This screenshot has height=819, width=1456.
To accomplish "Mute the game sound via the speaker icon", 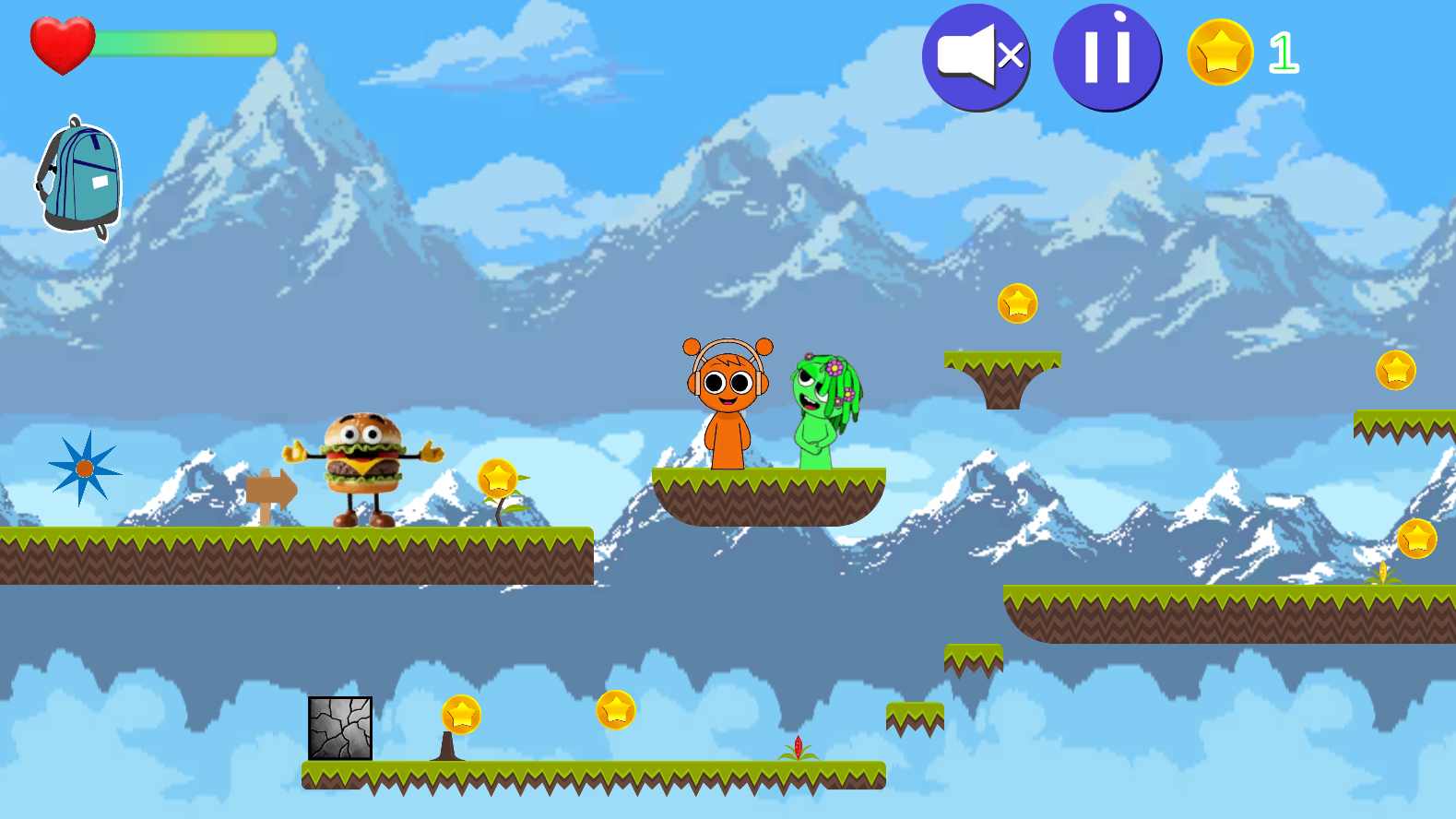I will point(976,56).
